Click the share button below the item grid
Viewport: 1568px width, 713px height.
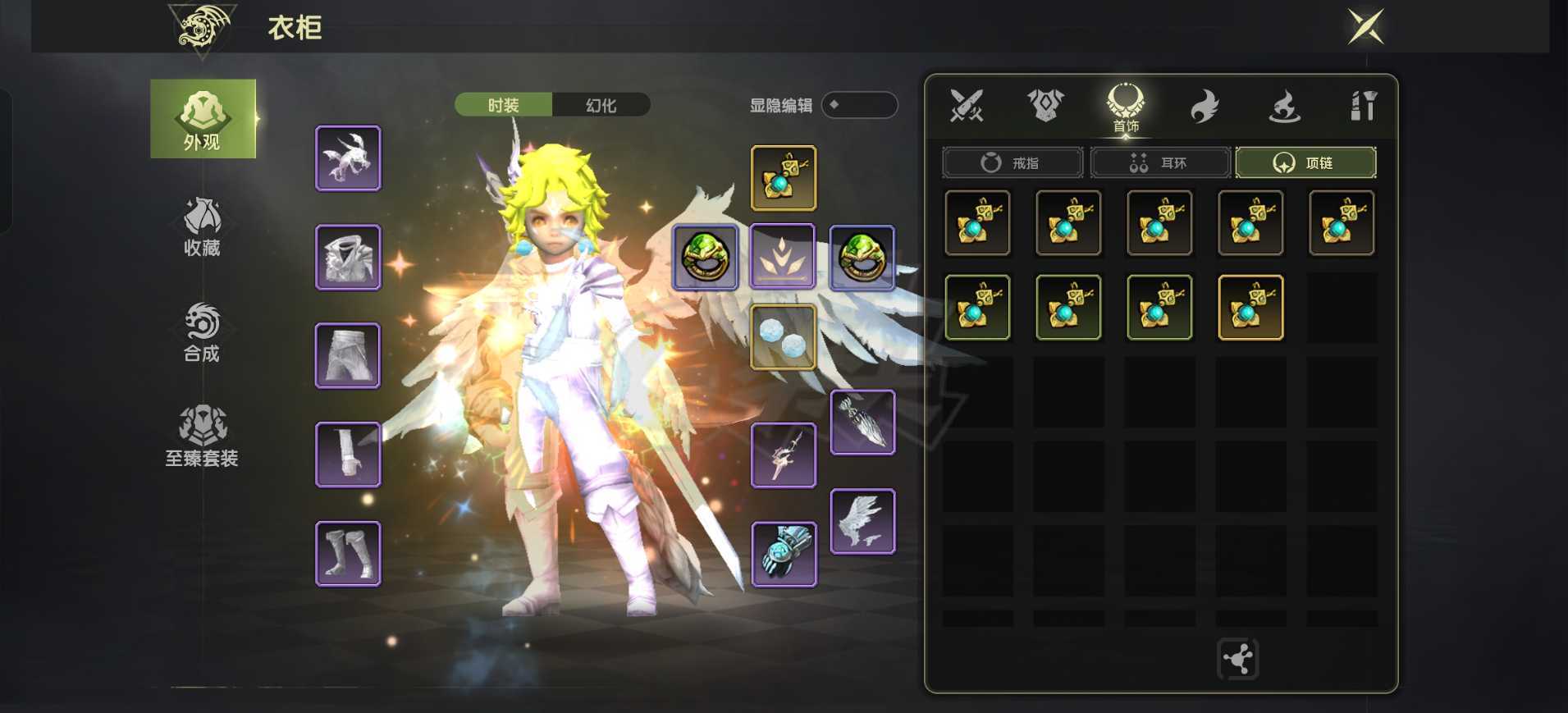tap(1237, 659)
